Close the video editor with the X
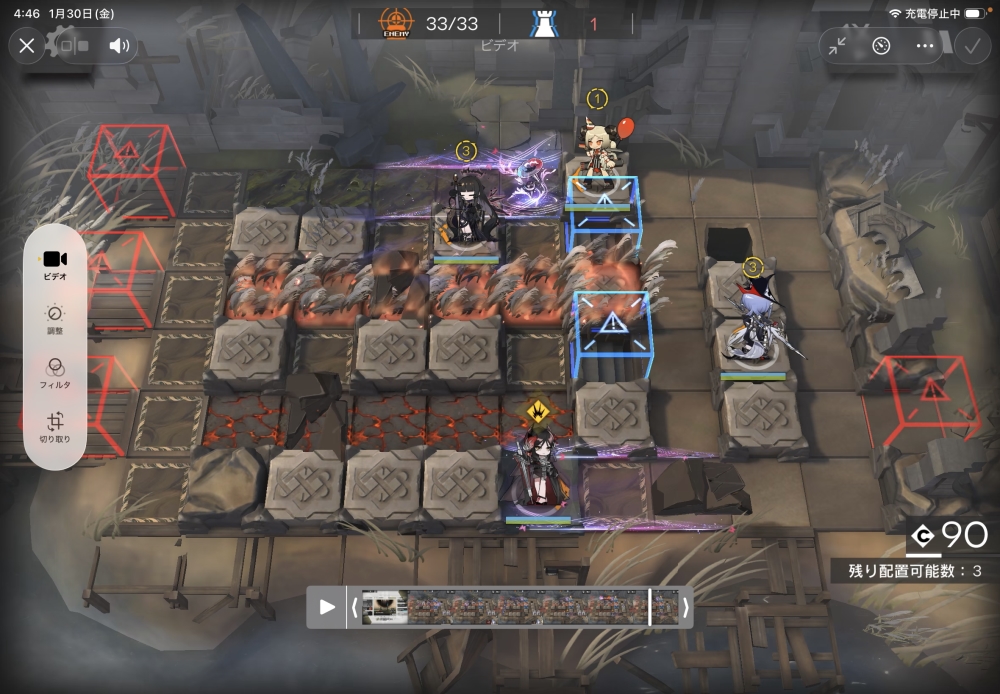 point(27,45)
